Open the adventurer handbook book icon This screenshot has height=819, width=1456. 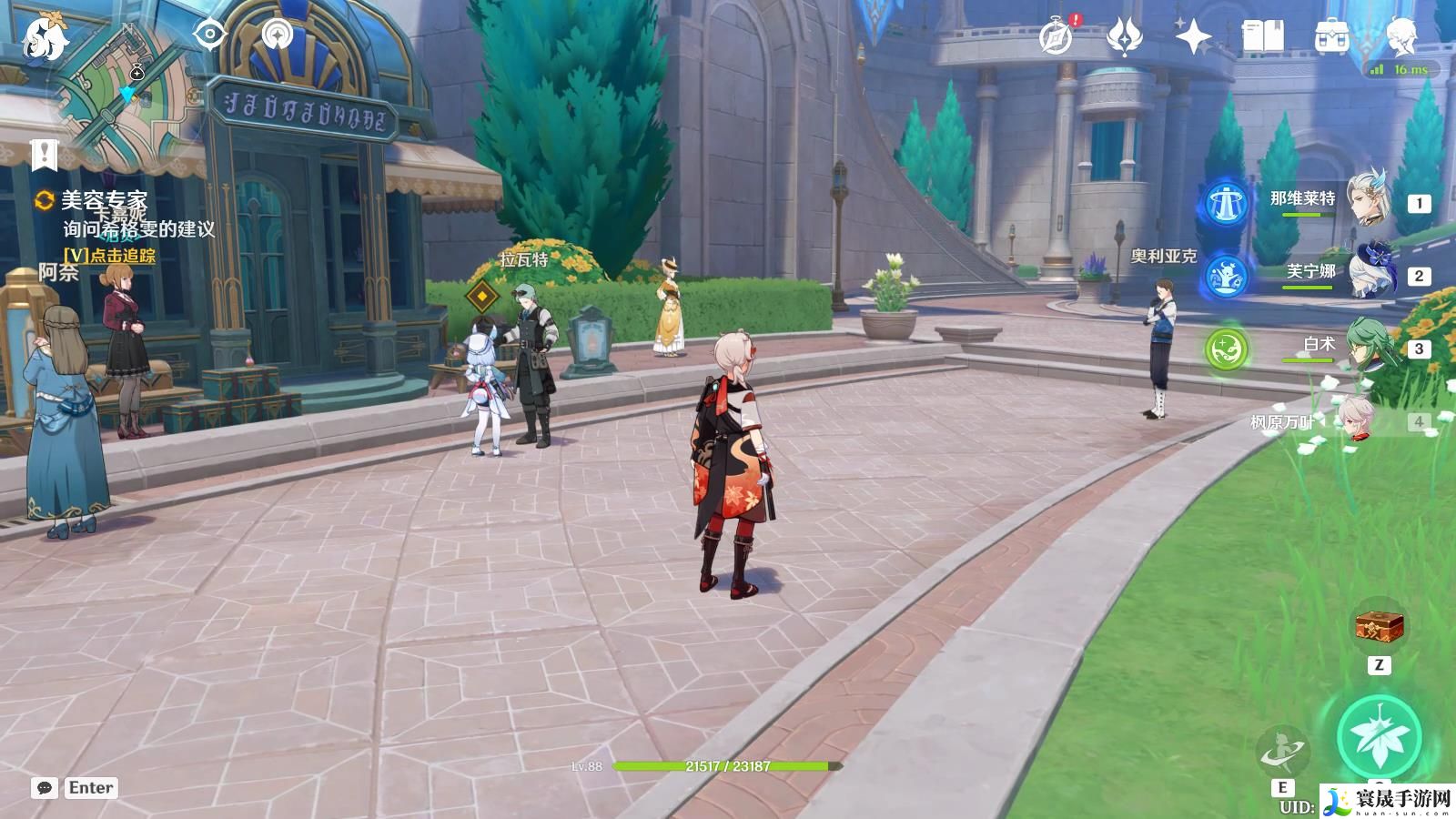(x=1263, y=37)
